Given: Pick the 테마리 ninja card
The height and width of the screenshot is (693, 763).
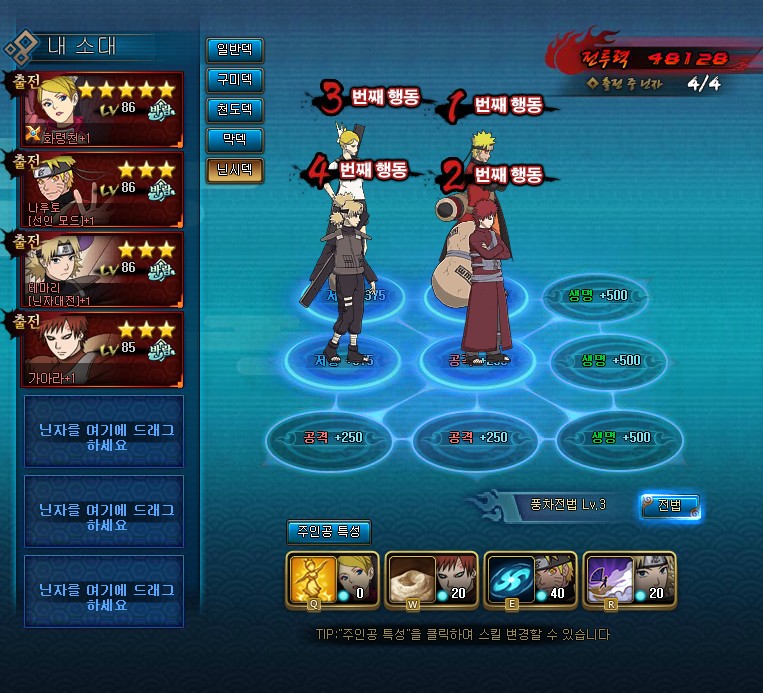Looking at the screenshot, I should 103,268.
